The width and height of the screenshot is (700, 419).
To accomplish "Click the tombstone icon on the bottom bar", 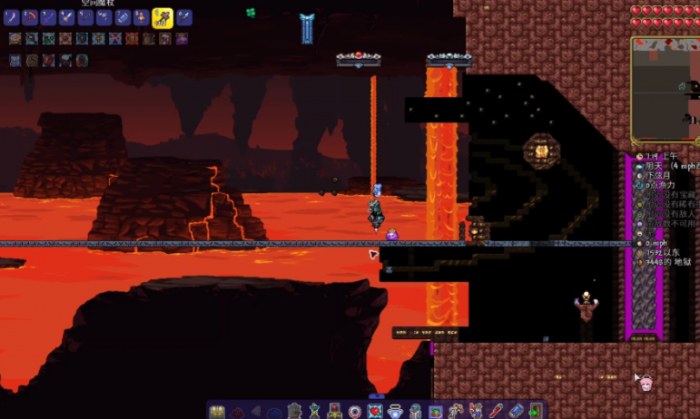I will pos(294,411).
